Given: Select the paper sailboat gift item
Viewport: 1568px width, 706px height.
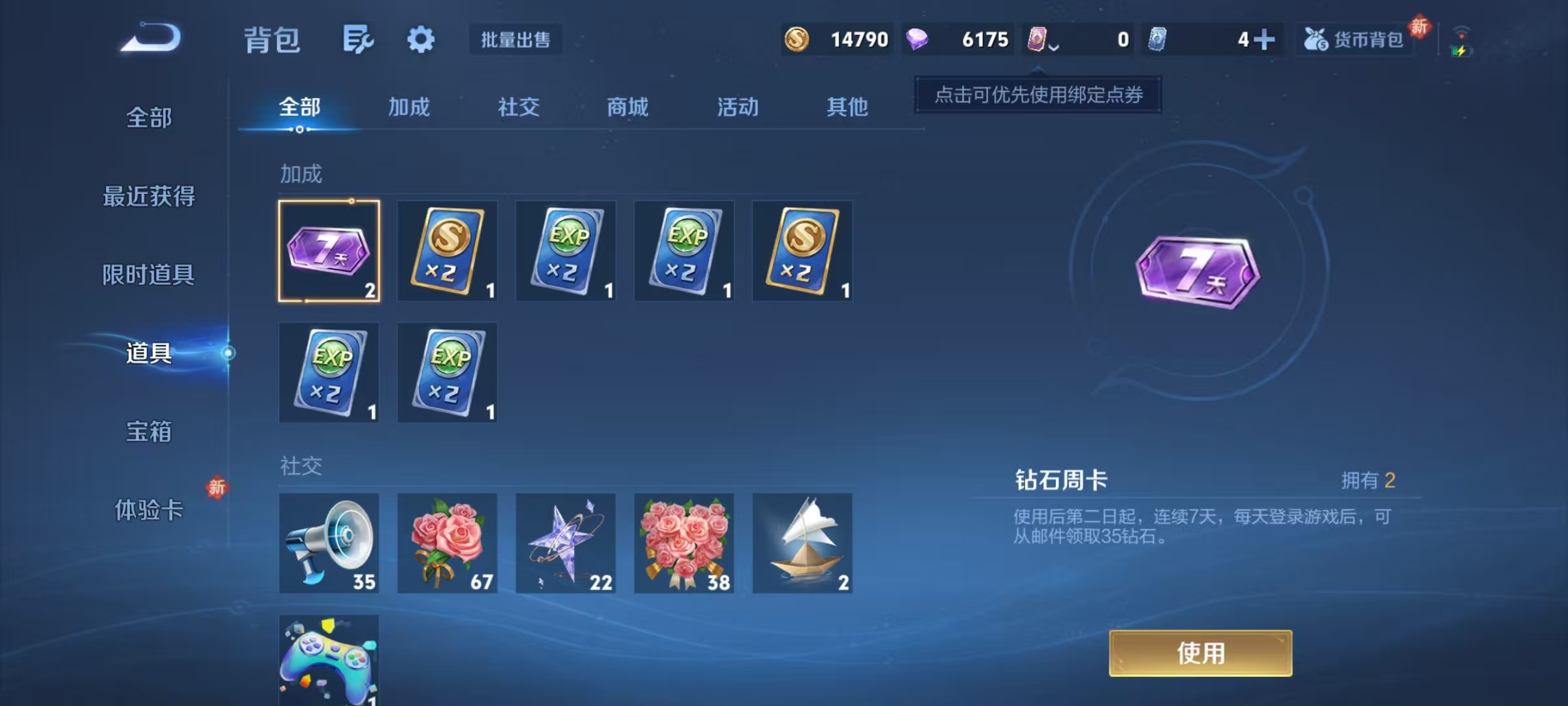Looking at the screenshot, I should [x=802, y=543].
